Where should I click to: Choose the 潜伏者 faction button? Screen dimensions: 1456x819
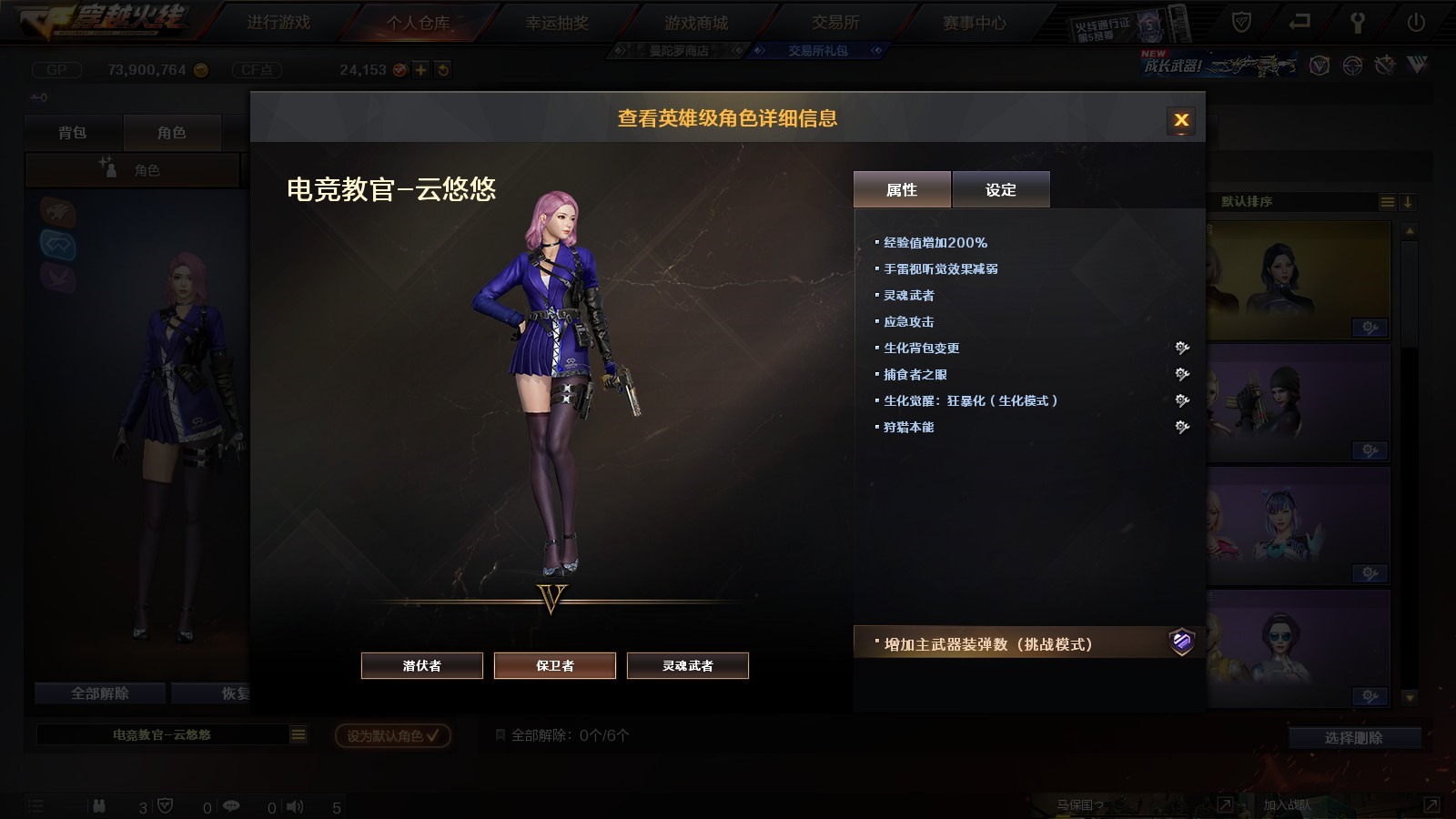coord(422,665)
